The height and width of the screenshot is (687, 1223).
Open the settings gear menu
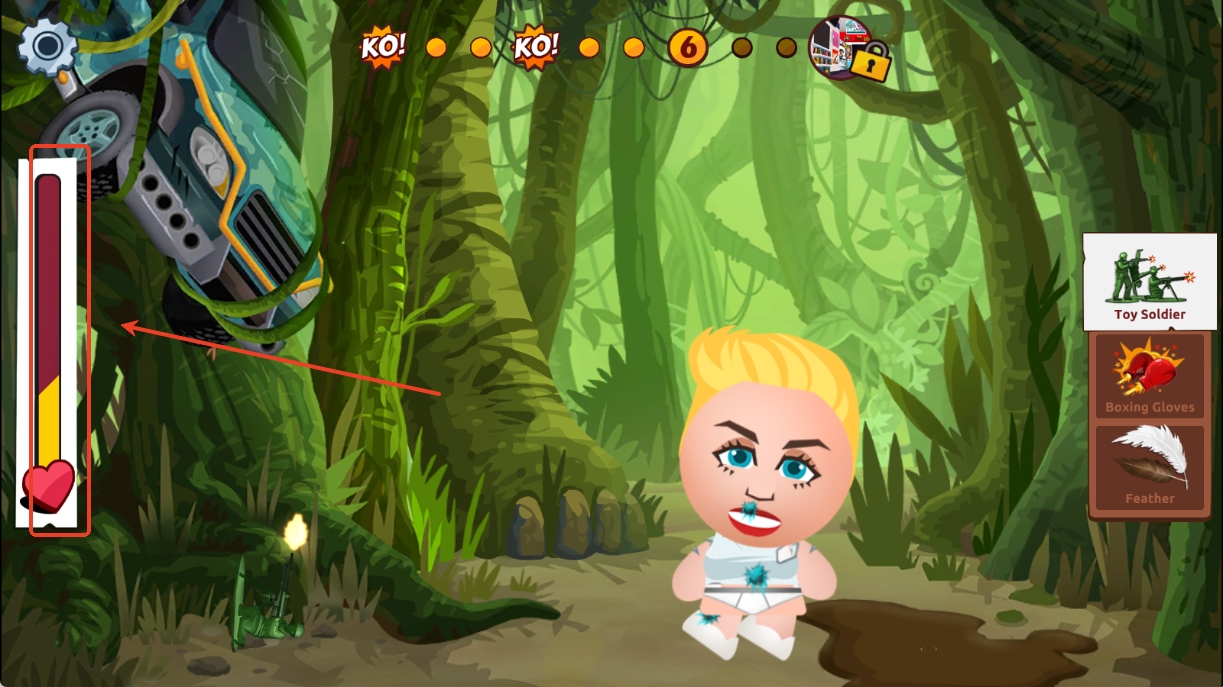pos(47,46)
